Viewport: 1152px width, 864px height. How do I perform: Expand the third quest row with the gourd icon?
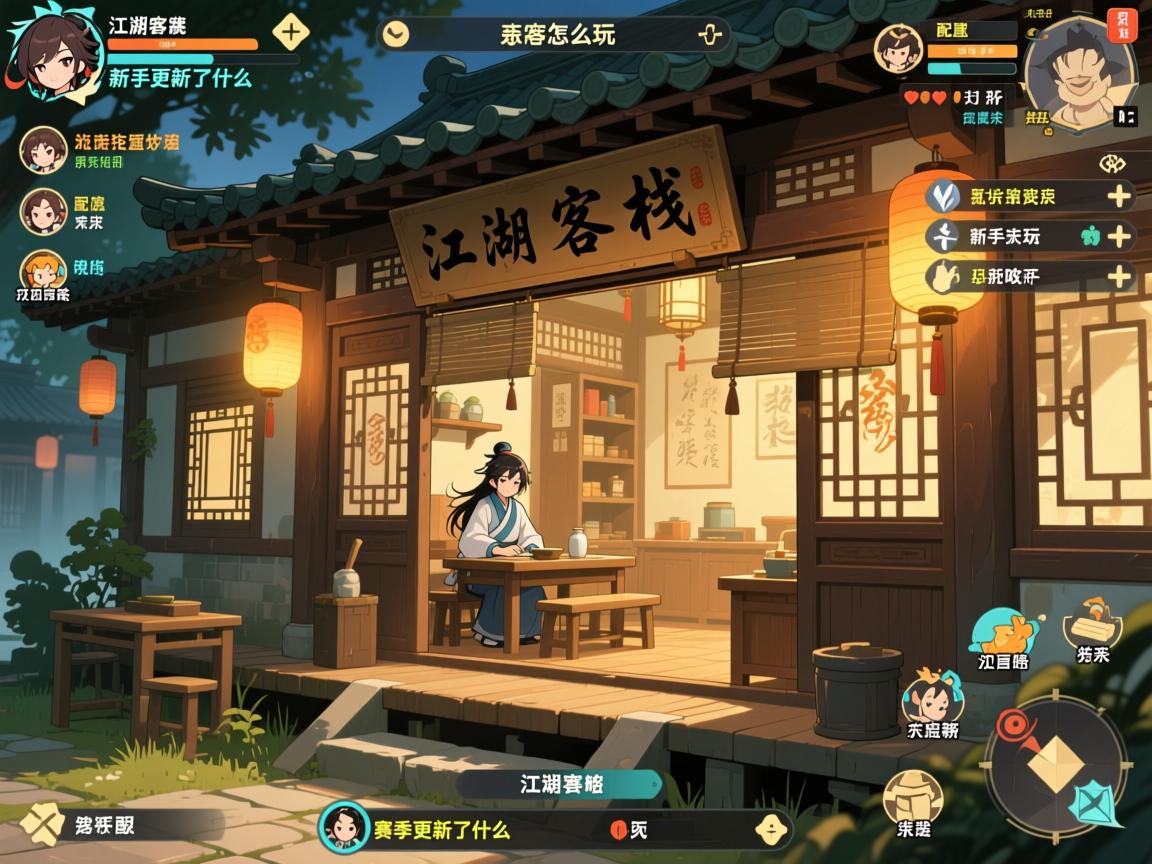(1119, 277)
